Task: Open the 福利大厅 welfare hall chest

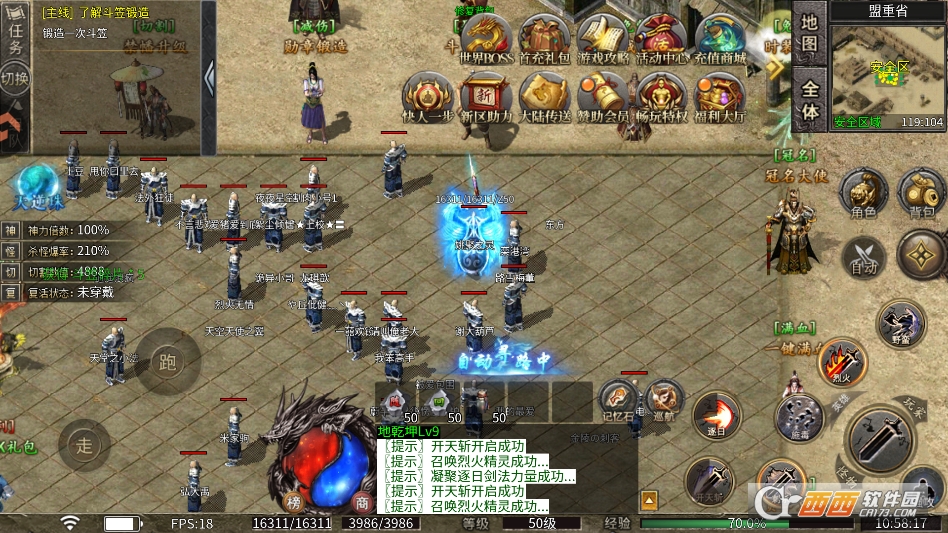Action: (x=720, y=97)
